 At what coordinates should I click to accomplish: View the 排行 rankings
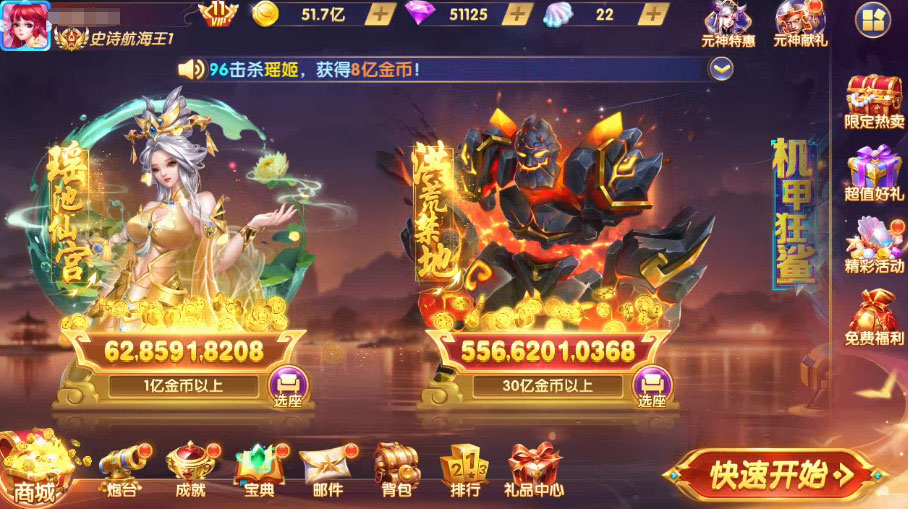(x=464, y=471)
